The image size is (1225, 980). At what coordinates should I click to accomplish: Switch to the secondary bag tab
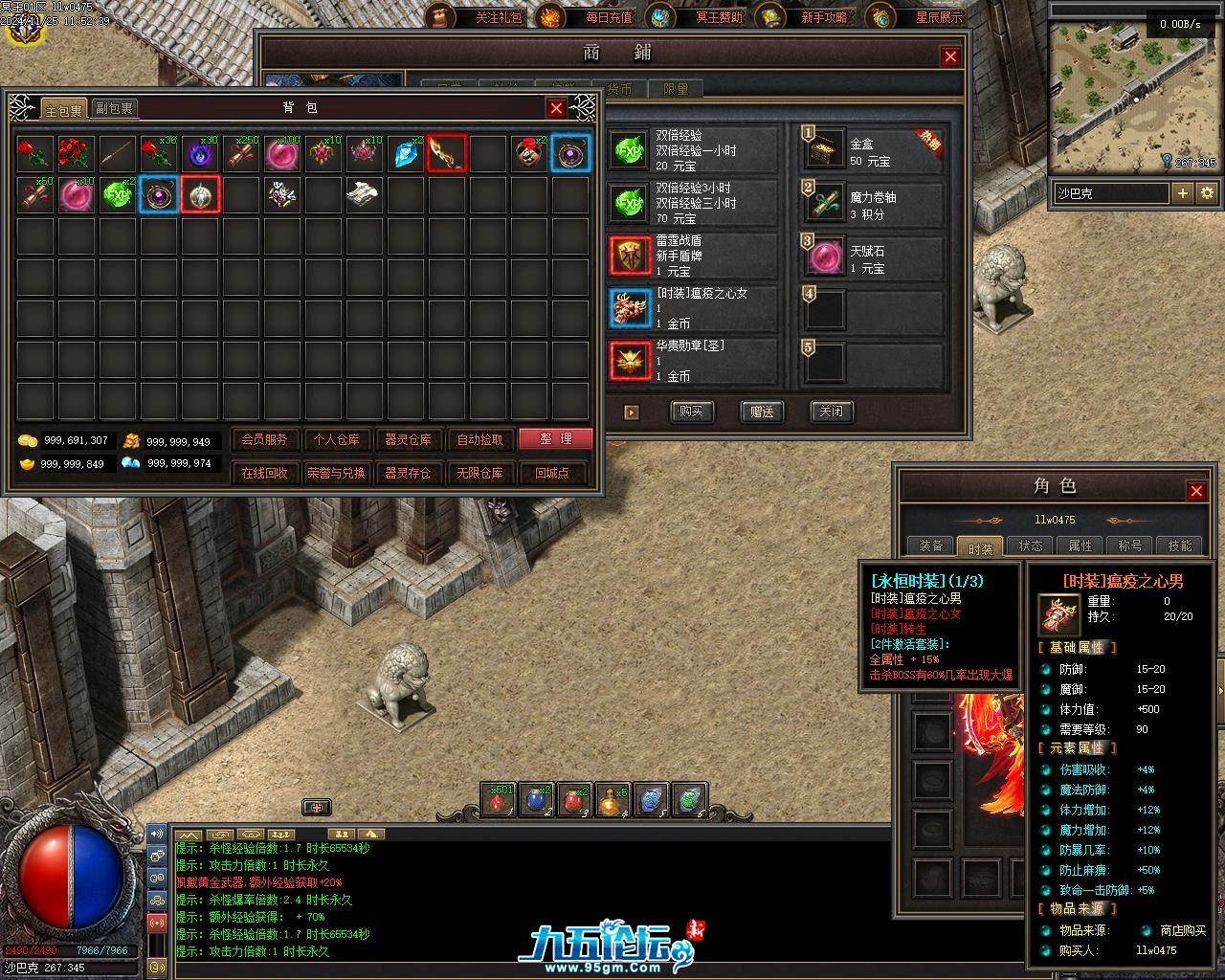pos(114,109)
